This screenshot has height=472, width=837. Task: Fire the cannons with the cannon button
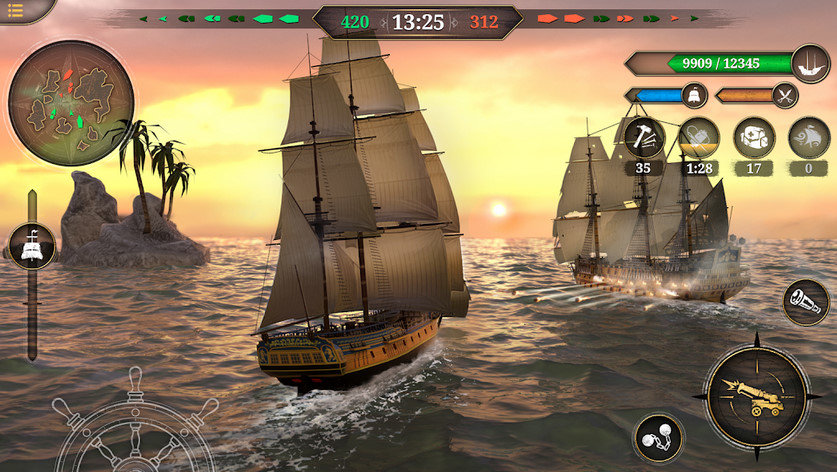(x=757, y=398)
